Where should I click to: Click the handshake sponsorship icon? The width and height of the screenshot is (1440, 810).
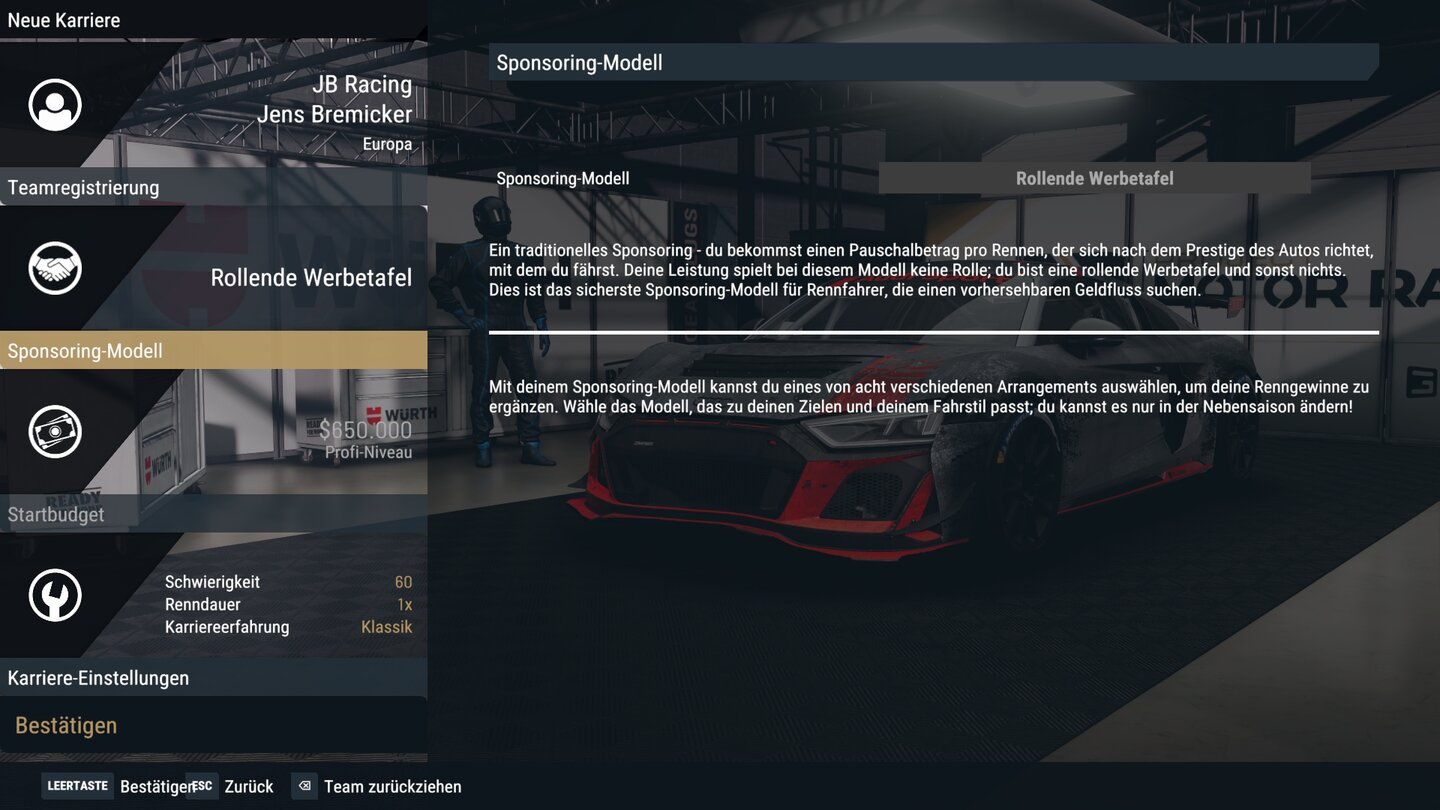pos(54,268)
